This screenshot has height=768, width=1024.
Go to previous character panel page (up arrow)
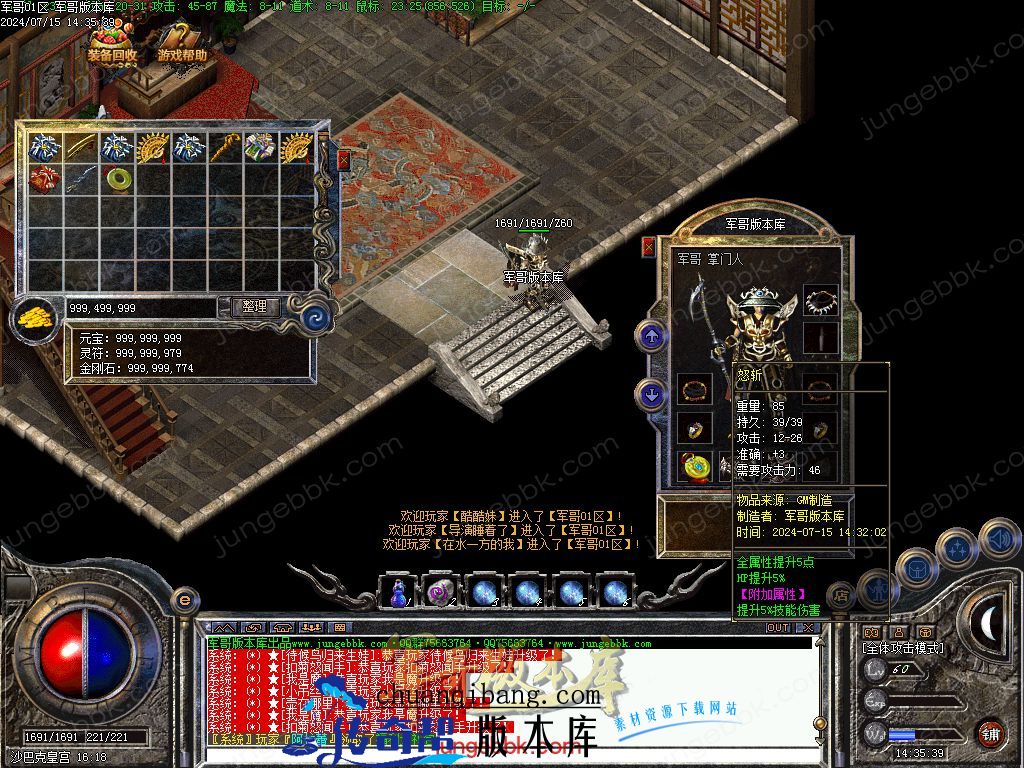click(652, 336)
